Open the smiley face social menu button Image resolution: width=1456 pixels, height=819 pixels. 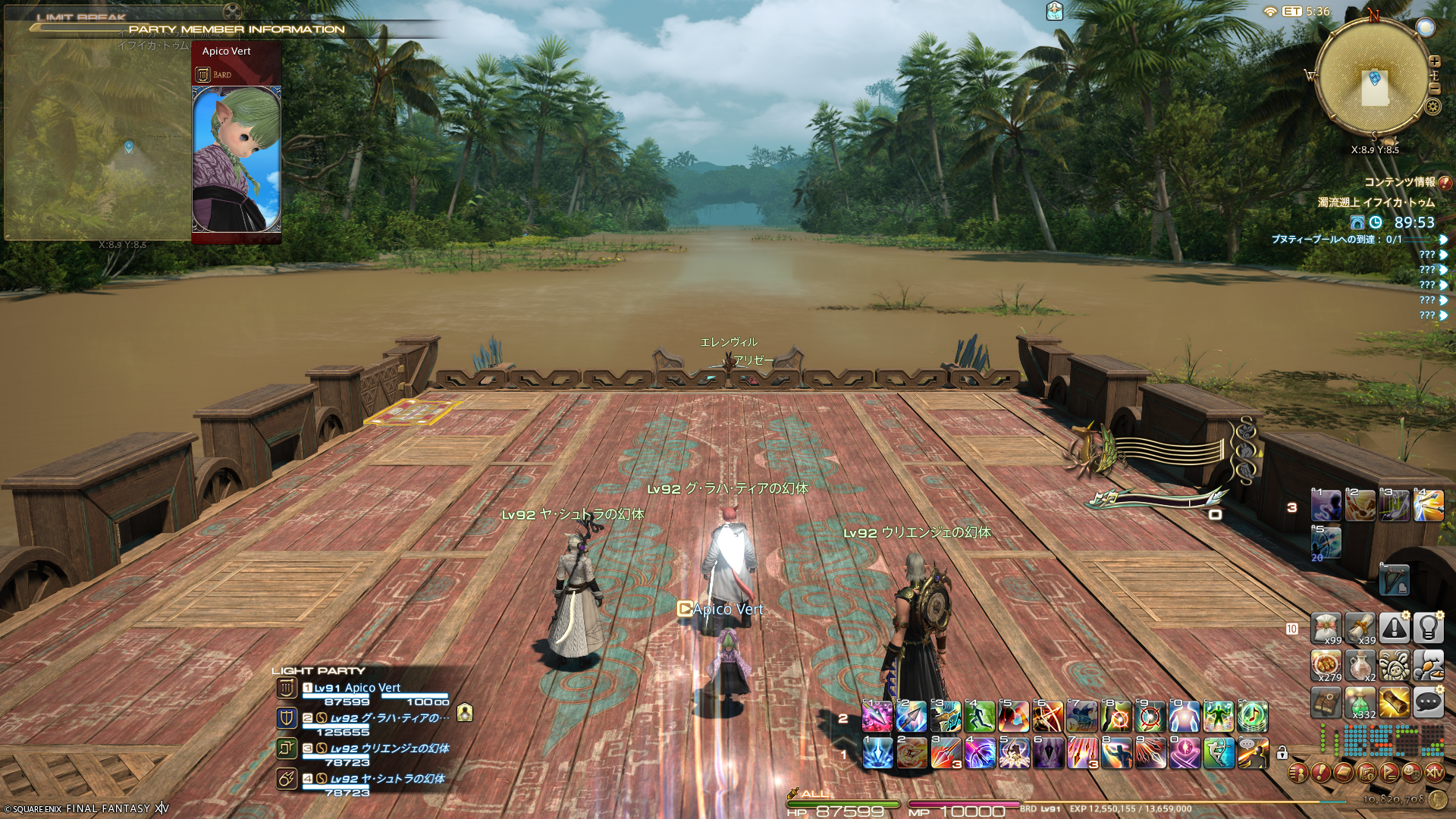pos(1411,773)
